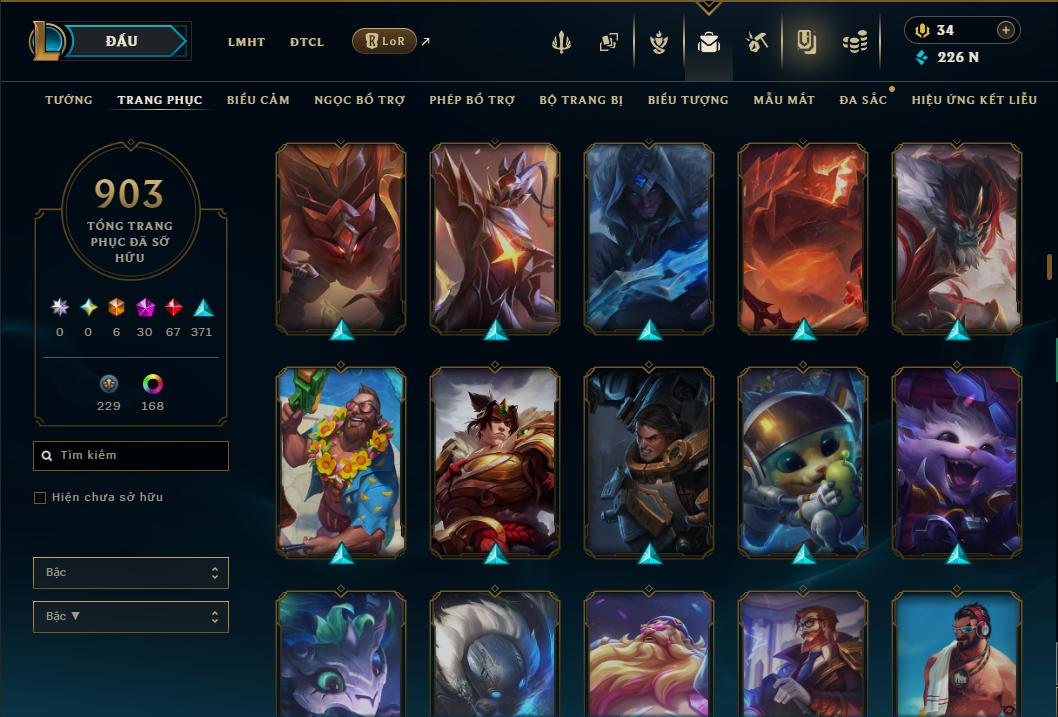Go to the PHÉP BỔ TRỢ tab

472,100
